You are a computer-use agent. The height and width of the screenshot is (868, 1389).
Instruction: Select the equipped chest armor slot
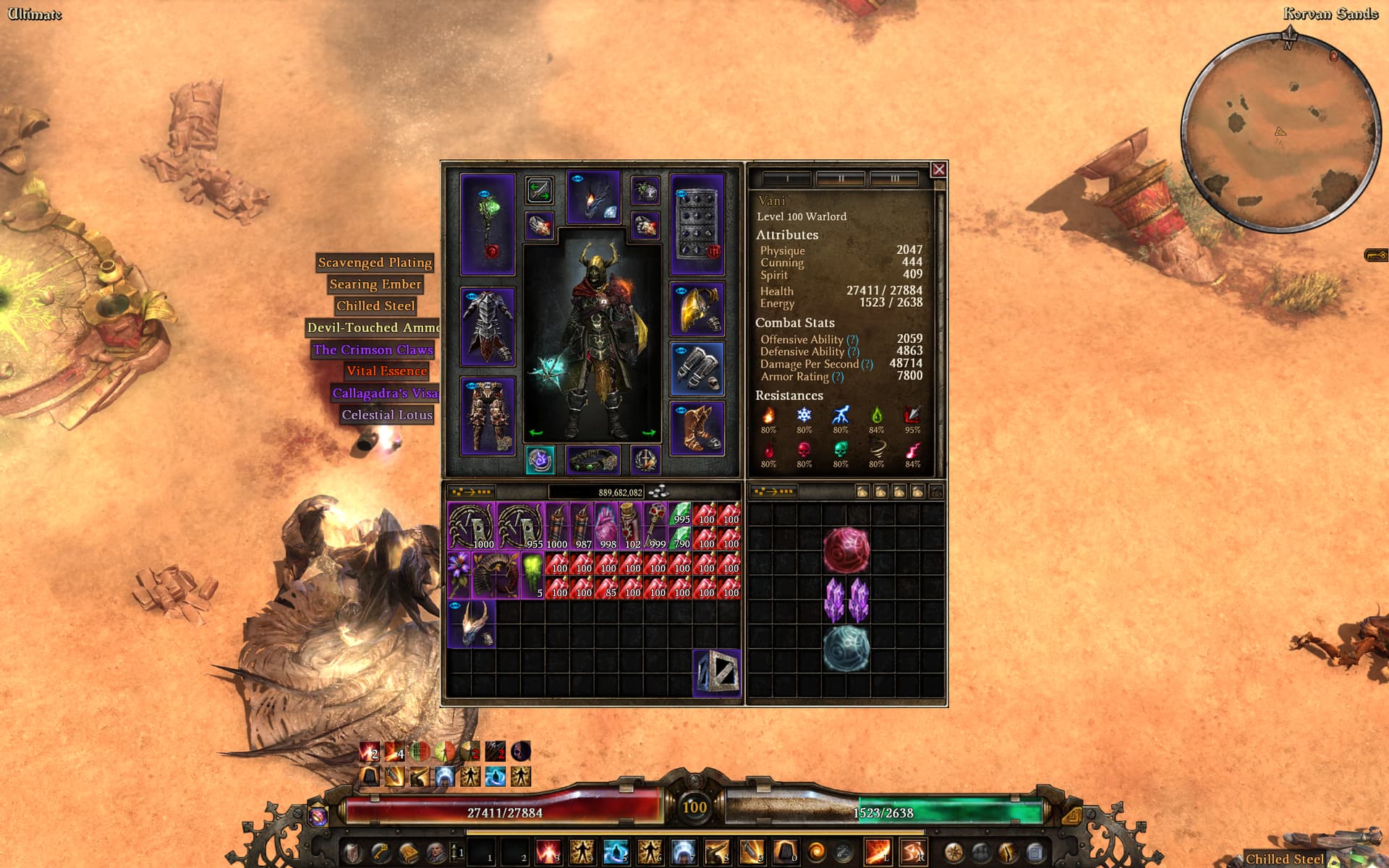point(488,326)
